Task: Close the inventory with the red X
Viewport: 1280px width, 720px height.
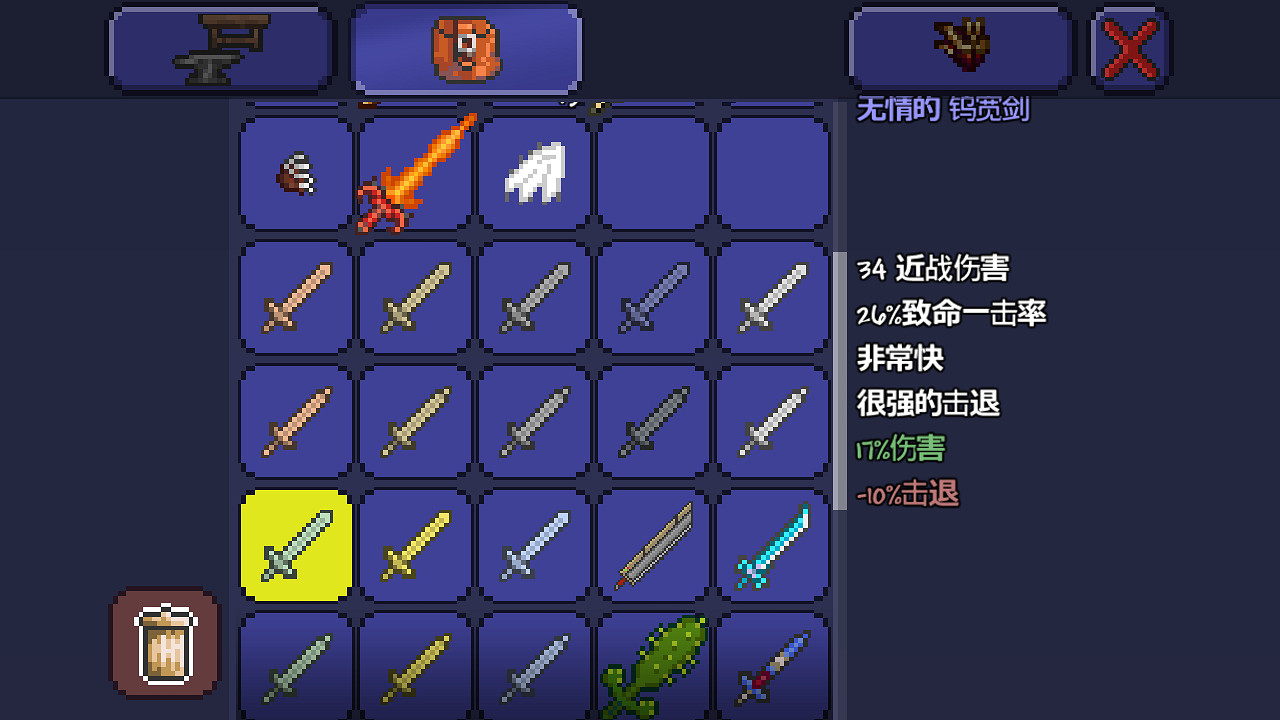Action: click(1128, 47)
